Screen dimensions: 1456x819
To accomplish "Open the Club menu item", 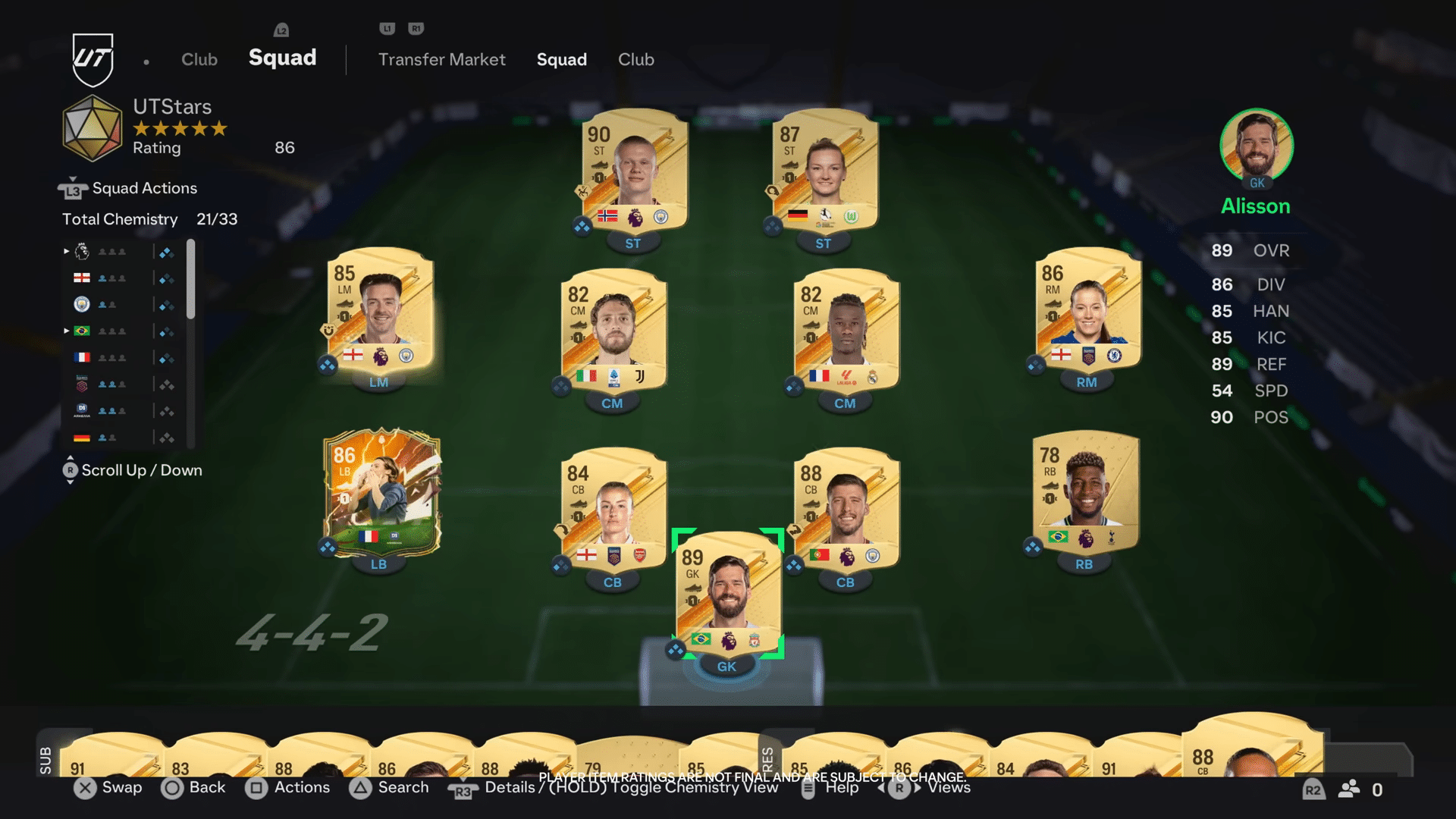I will [x=635, y=59].
